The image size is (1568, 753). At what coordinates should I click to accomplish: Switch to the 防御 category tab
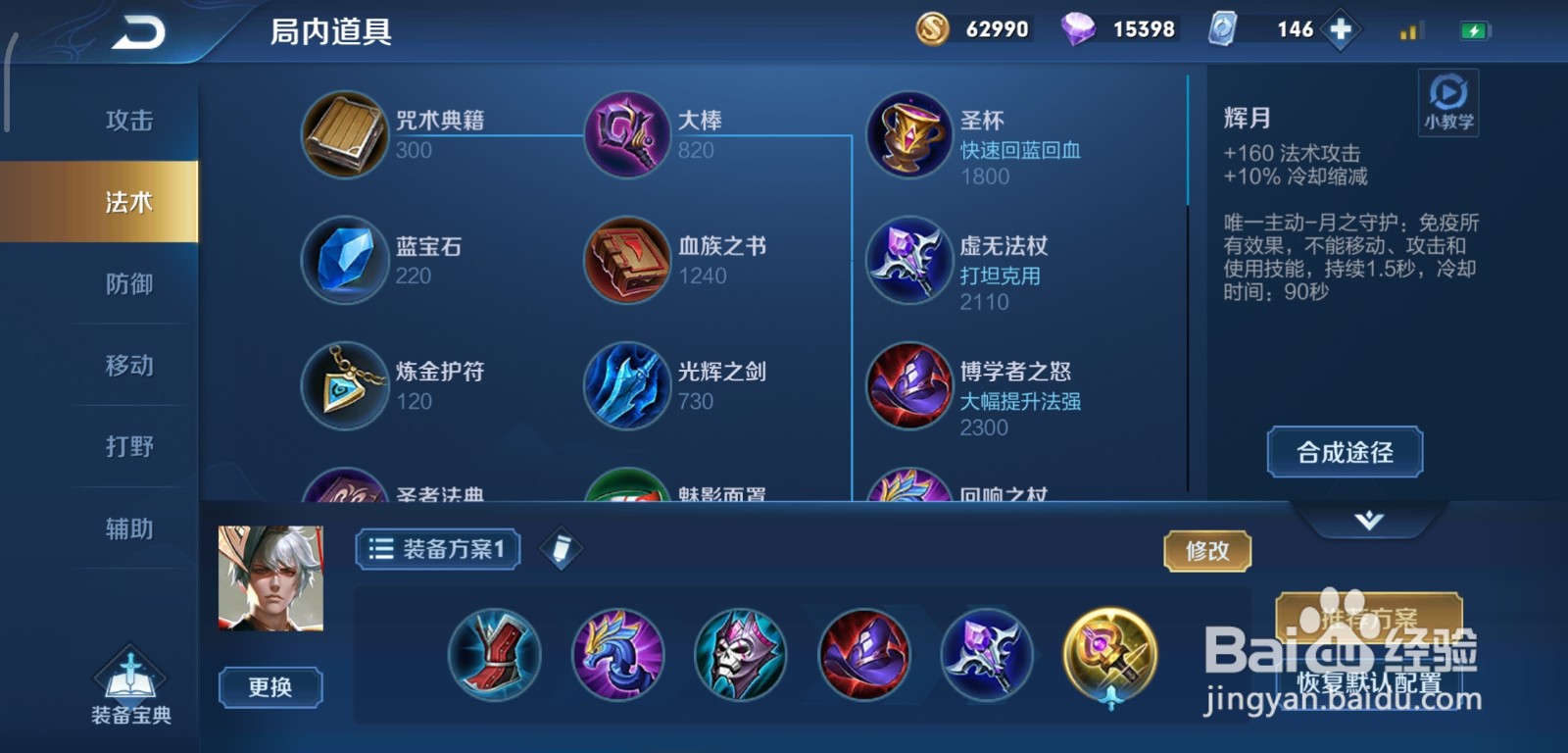coord(125,282)
